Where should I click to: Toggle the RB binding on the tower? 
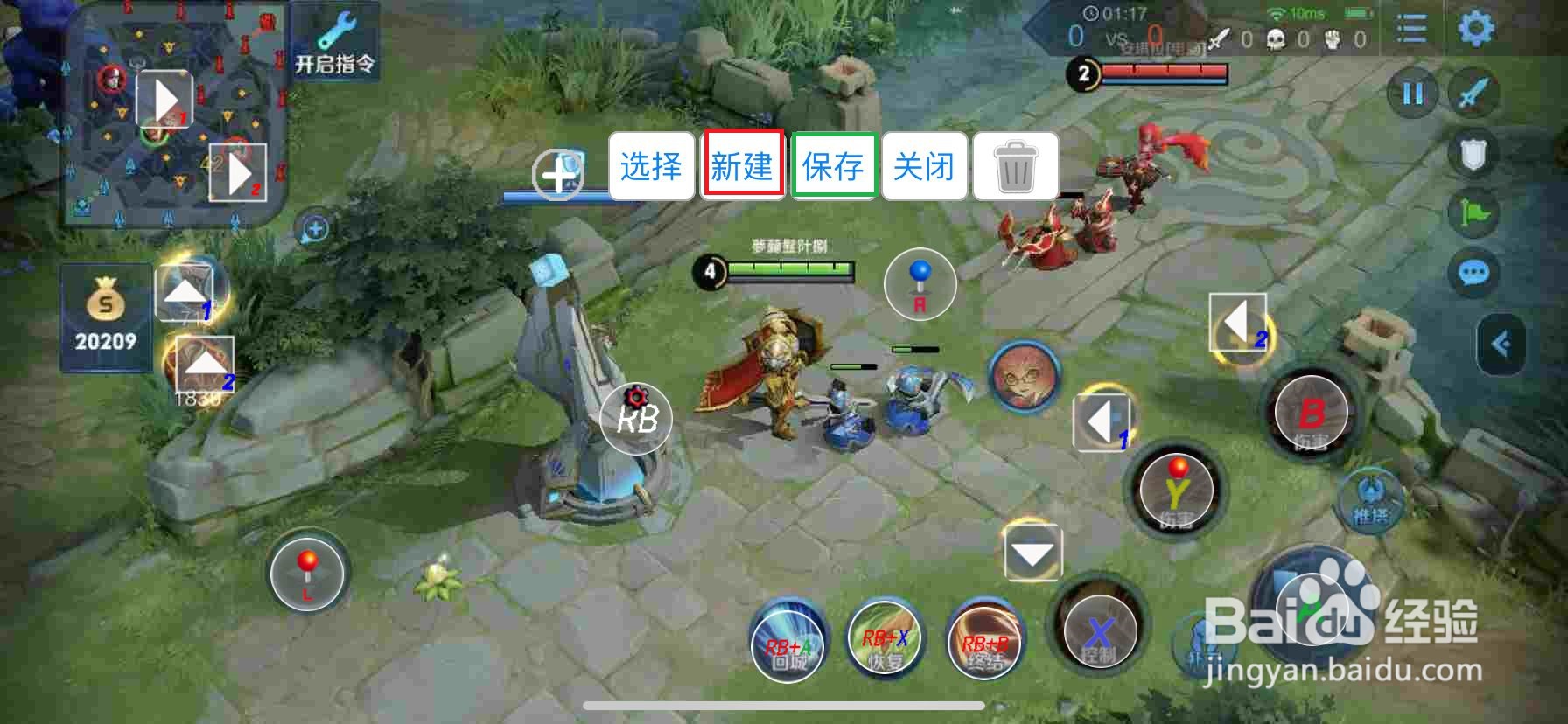coord(636,420)
